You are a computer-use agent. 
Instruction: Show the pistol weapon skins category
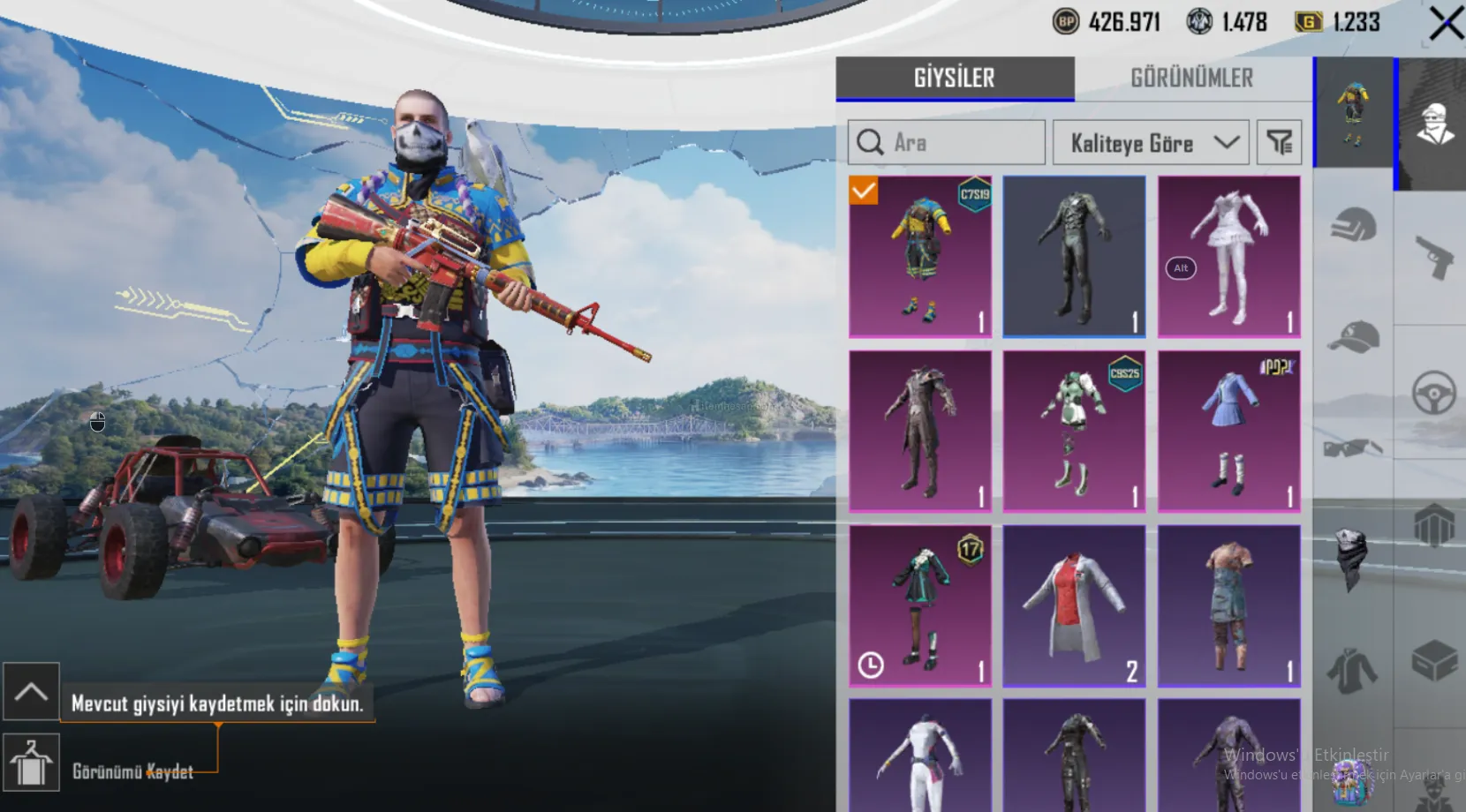pos(1432,256)
